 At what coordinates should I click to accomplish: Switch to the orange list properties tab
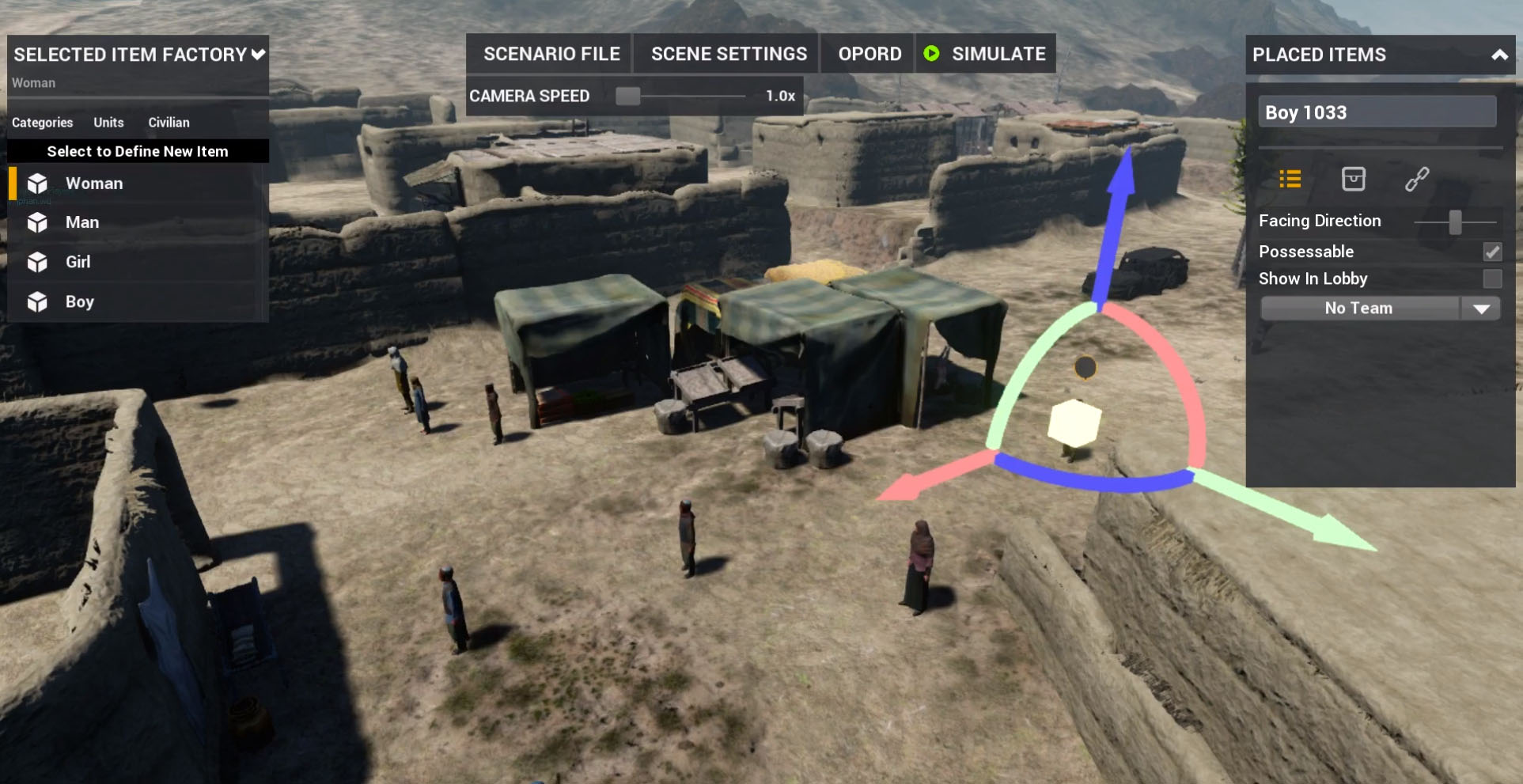coord(1290,180)
